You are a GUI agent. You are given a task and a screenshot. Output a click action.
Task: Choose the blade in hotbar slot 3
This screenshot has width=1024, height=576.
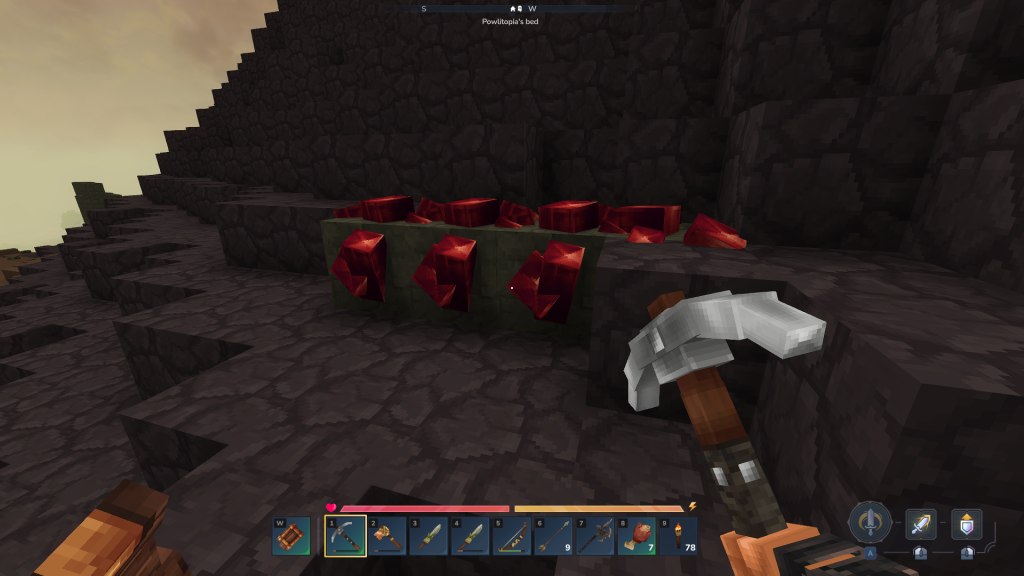428,536
